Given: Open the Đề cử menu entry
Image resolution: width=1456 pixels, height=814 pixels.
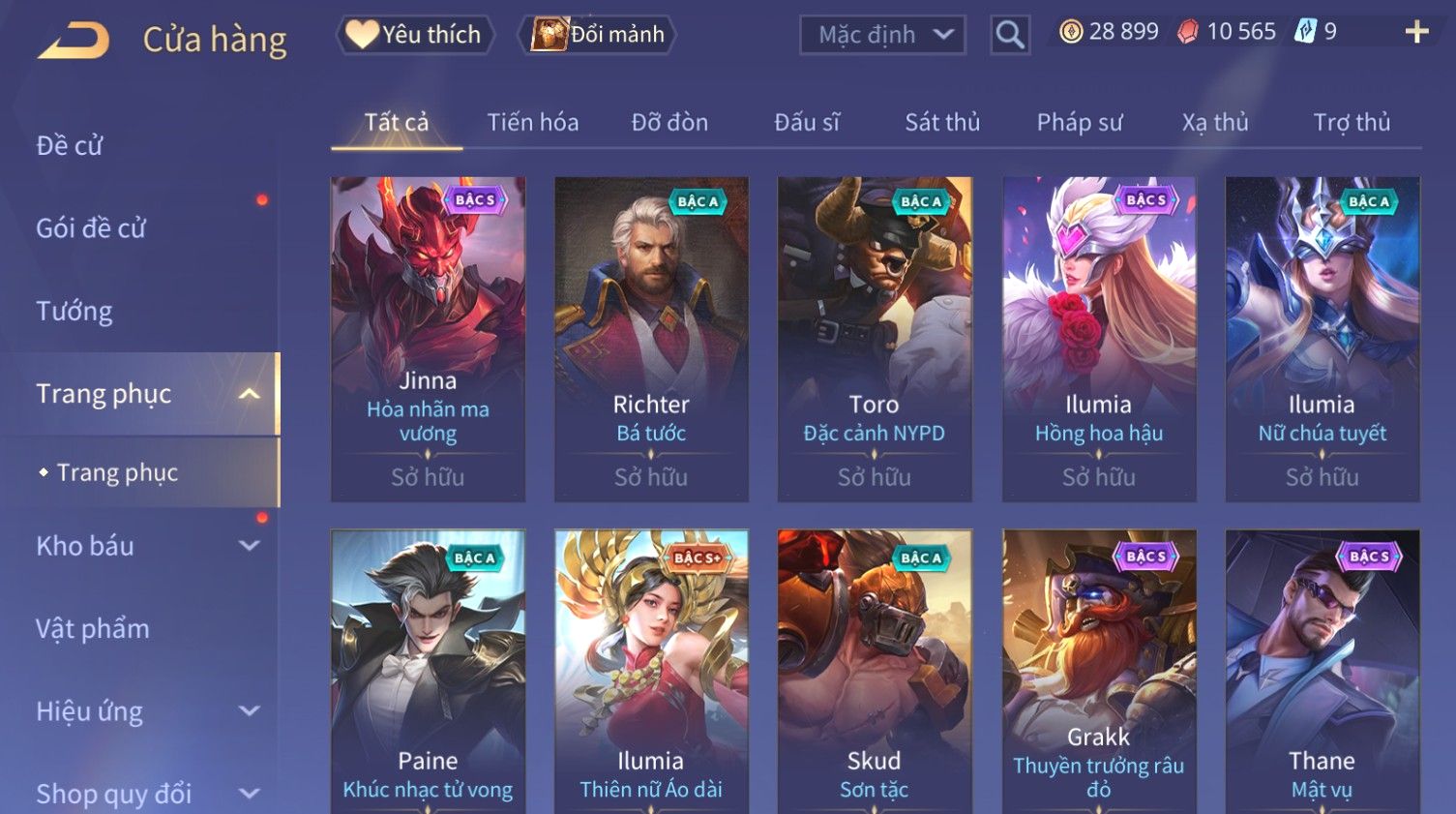Looking at the screenshot, I should pyautogui.click(x=70, y=146).
